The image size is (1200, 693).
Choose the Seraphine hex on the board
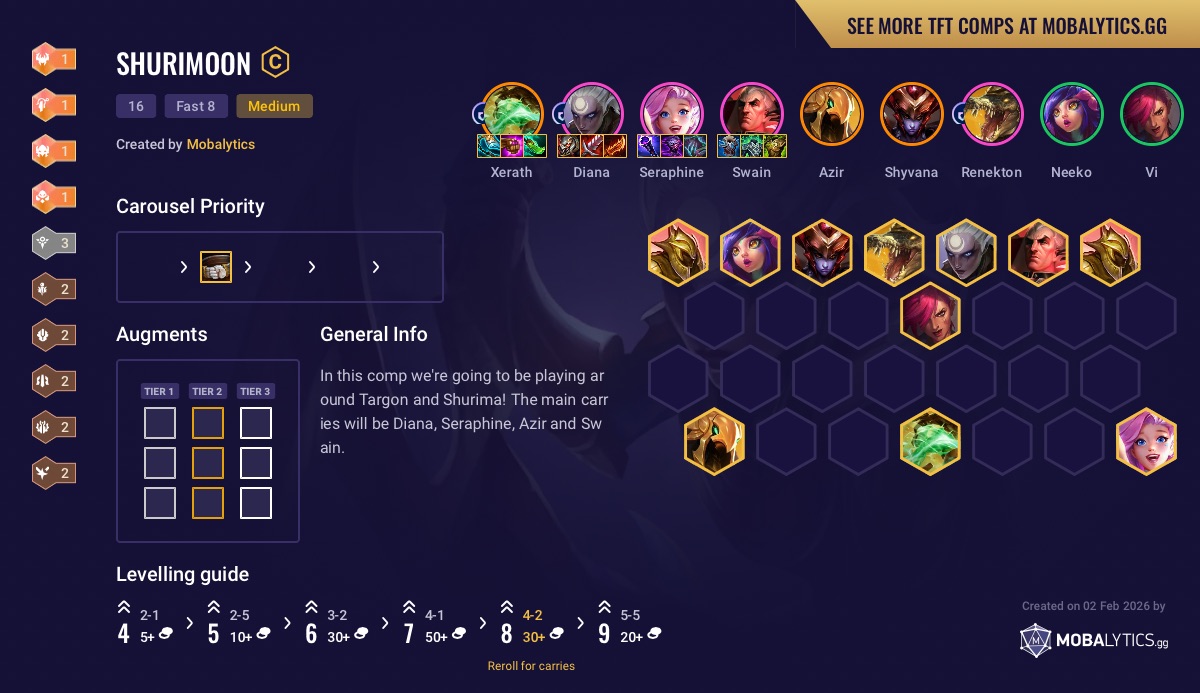pos(1146,441)
